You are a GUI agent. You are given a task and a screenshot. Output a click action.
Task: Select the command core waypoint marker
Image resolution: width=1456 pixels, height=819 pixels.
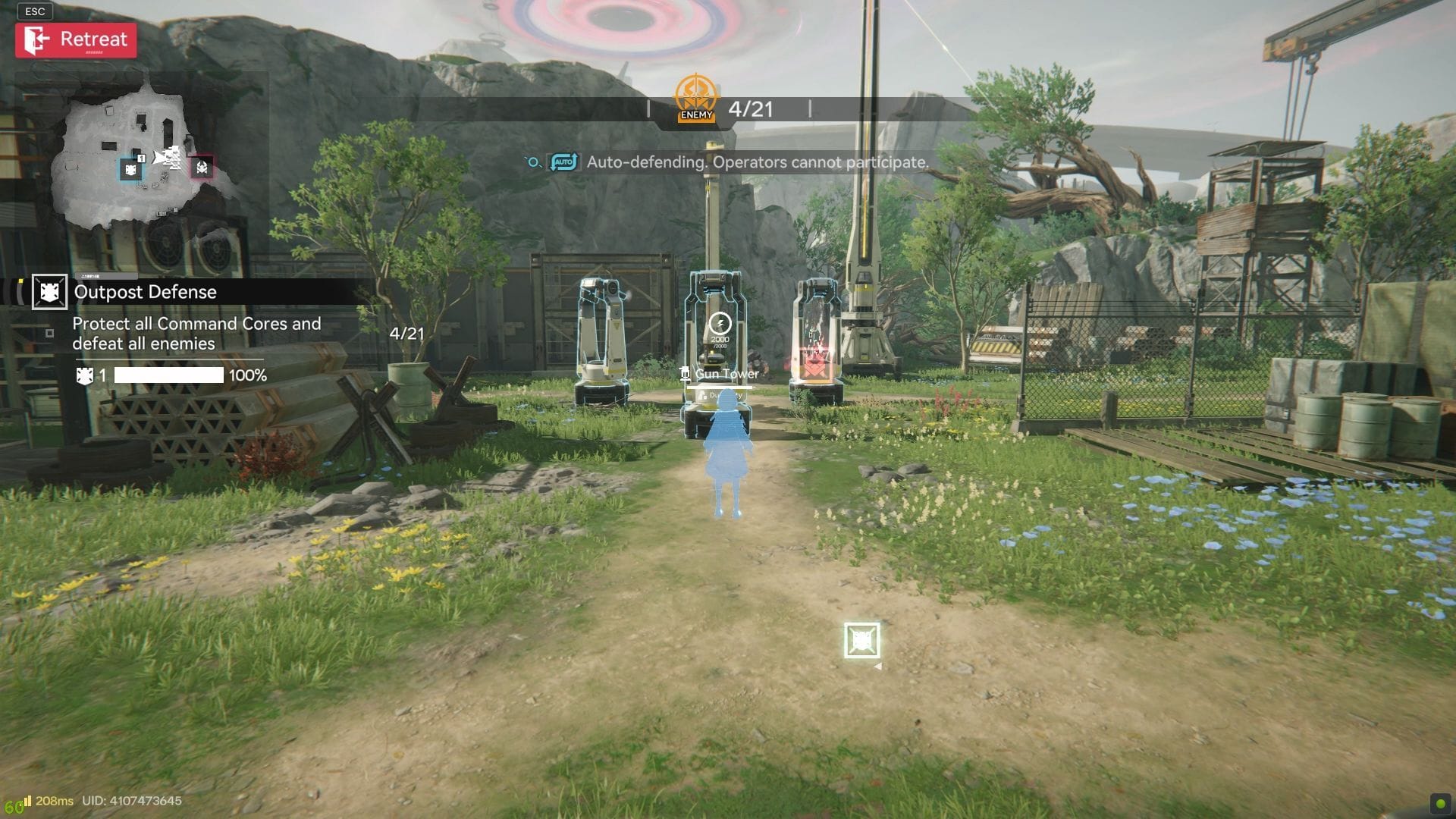click(862, 641)
